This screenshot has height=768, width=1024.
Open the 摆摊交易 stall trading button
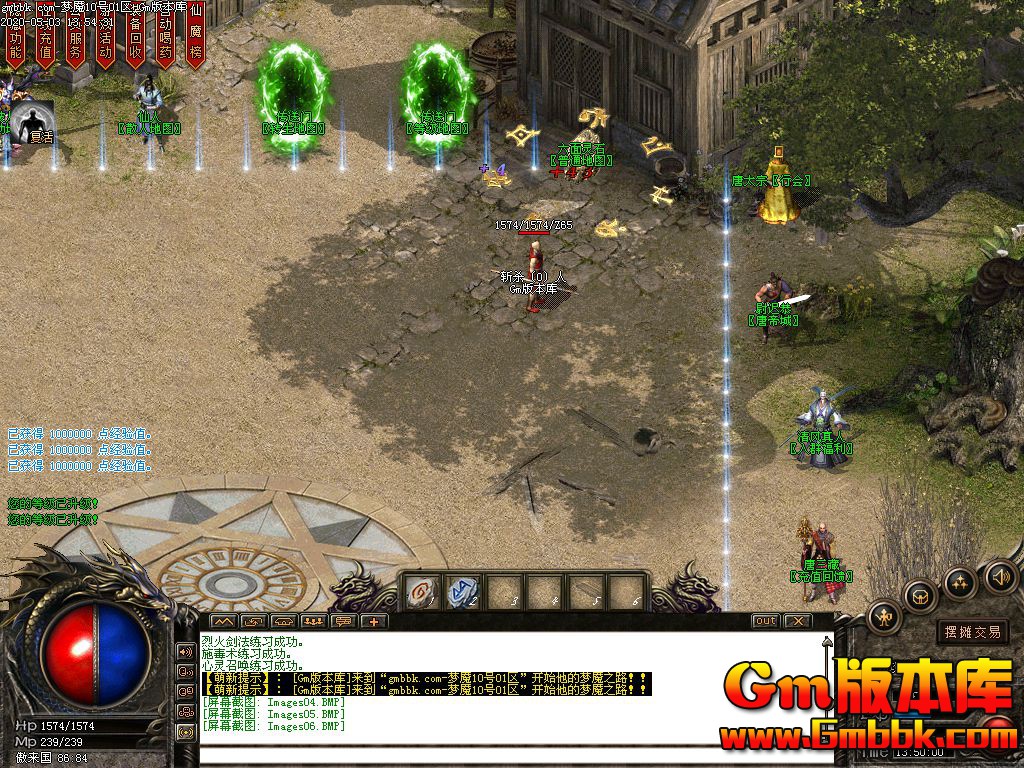(x=972, y=632)
